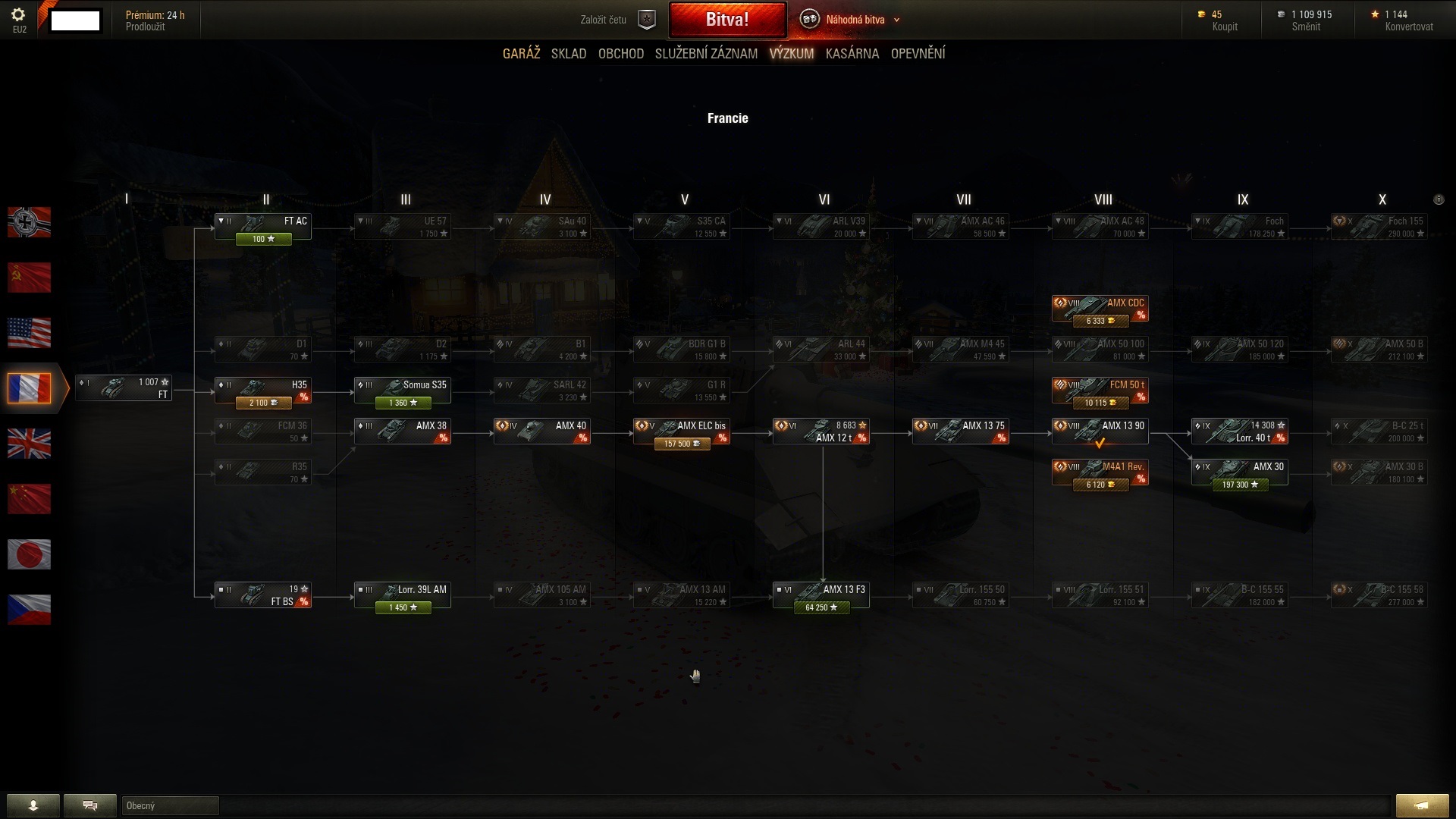Select the AMX ELC bis tank node
The height and width of the screenshot is (819, 1456).
682,431
